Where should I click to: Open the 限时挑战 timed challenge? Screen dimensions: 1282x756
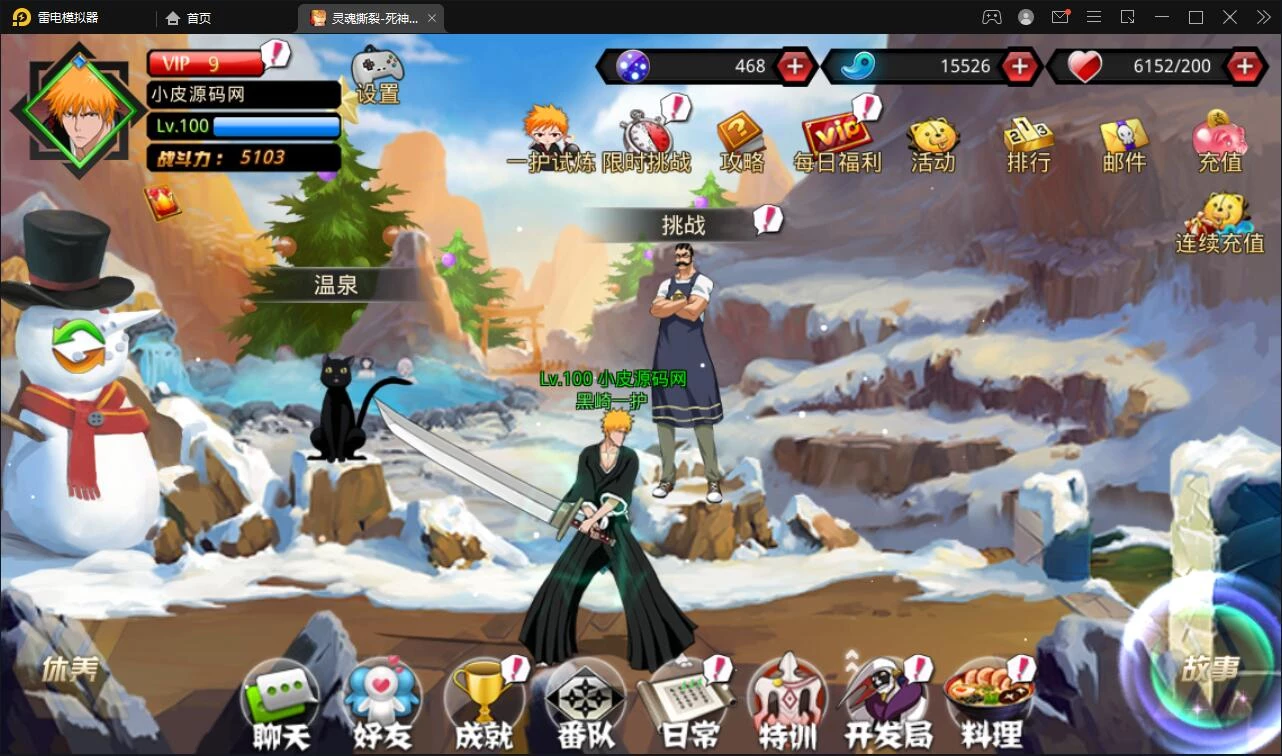(x=646, y=140)
